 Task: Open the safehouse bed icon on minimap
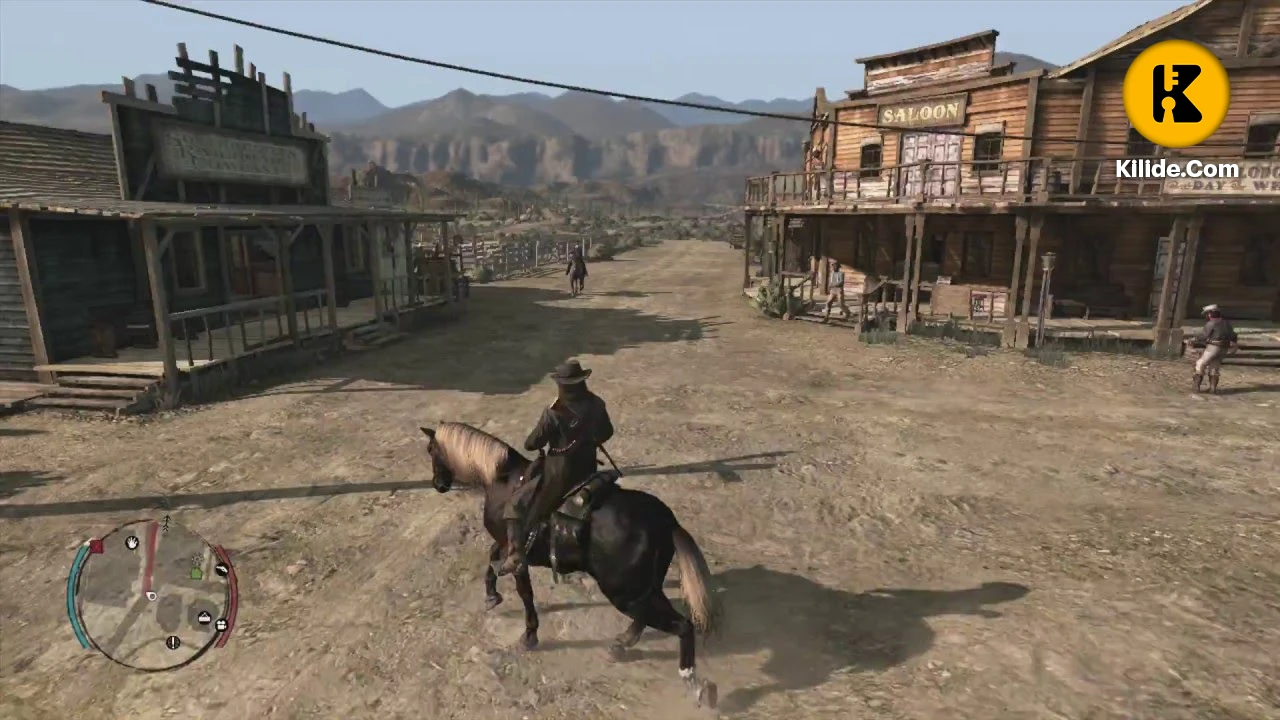[x=203, y=616]
